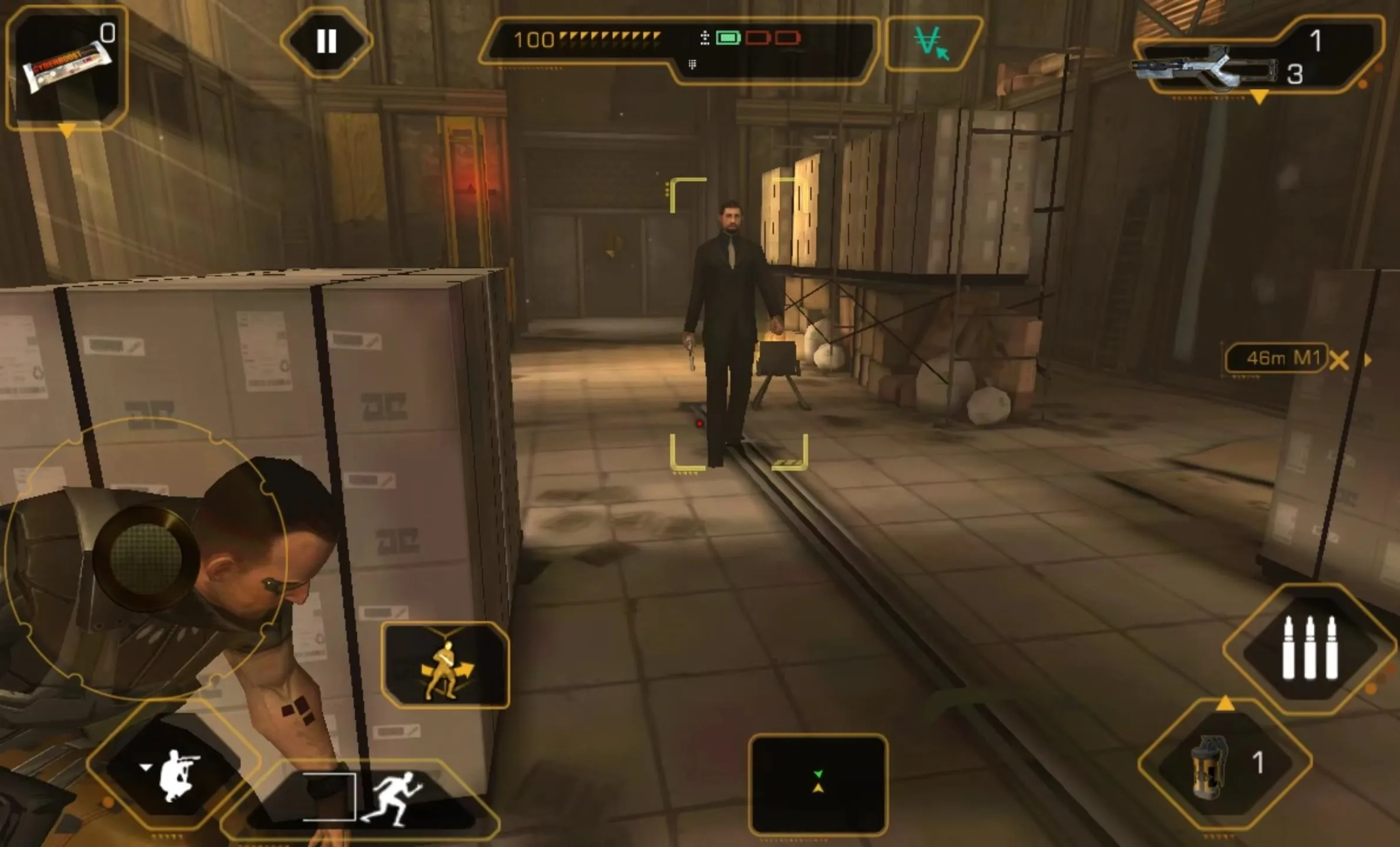Throw the grenade

click(x=1225, y=764)
